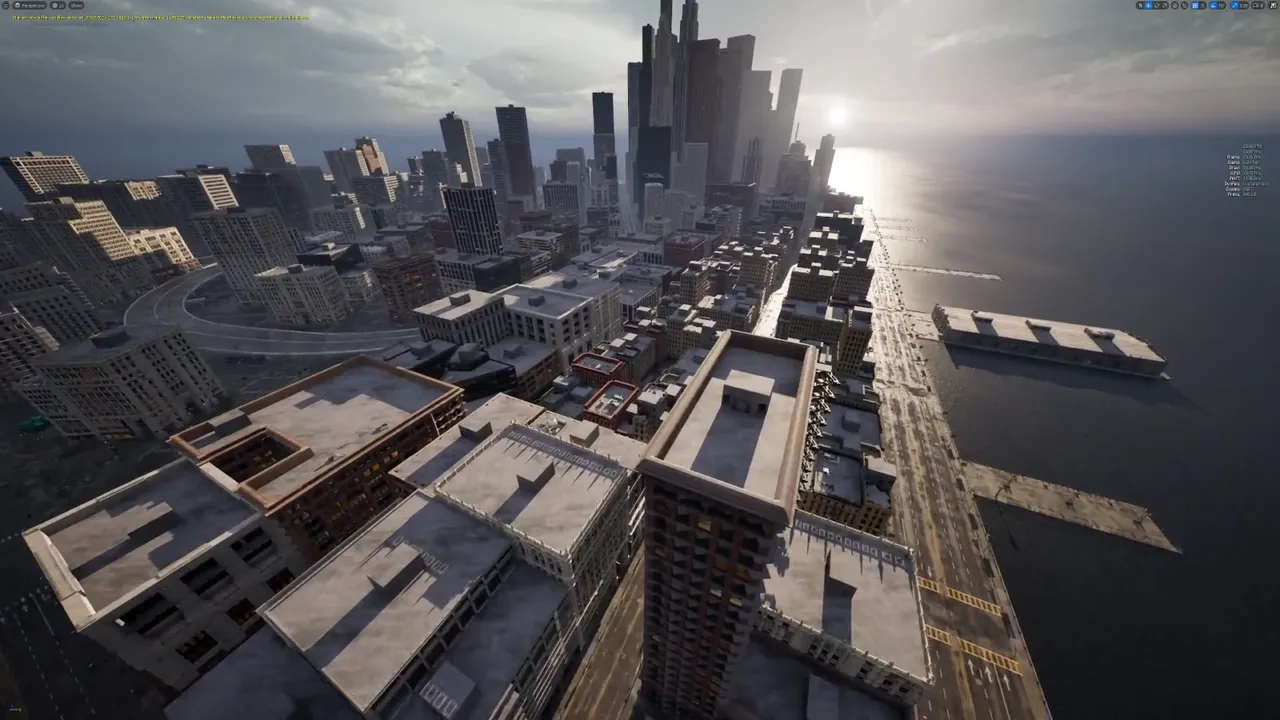The image size is (1280, 720).
Task: Enable surface snapping in the viewport toolbar
Action: click(x=1182, y=5)
